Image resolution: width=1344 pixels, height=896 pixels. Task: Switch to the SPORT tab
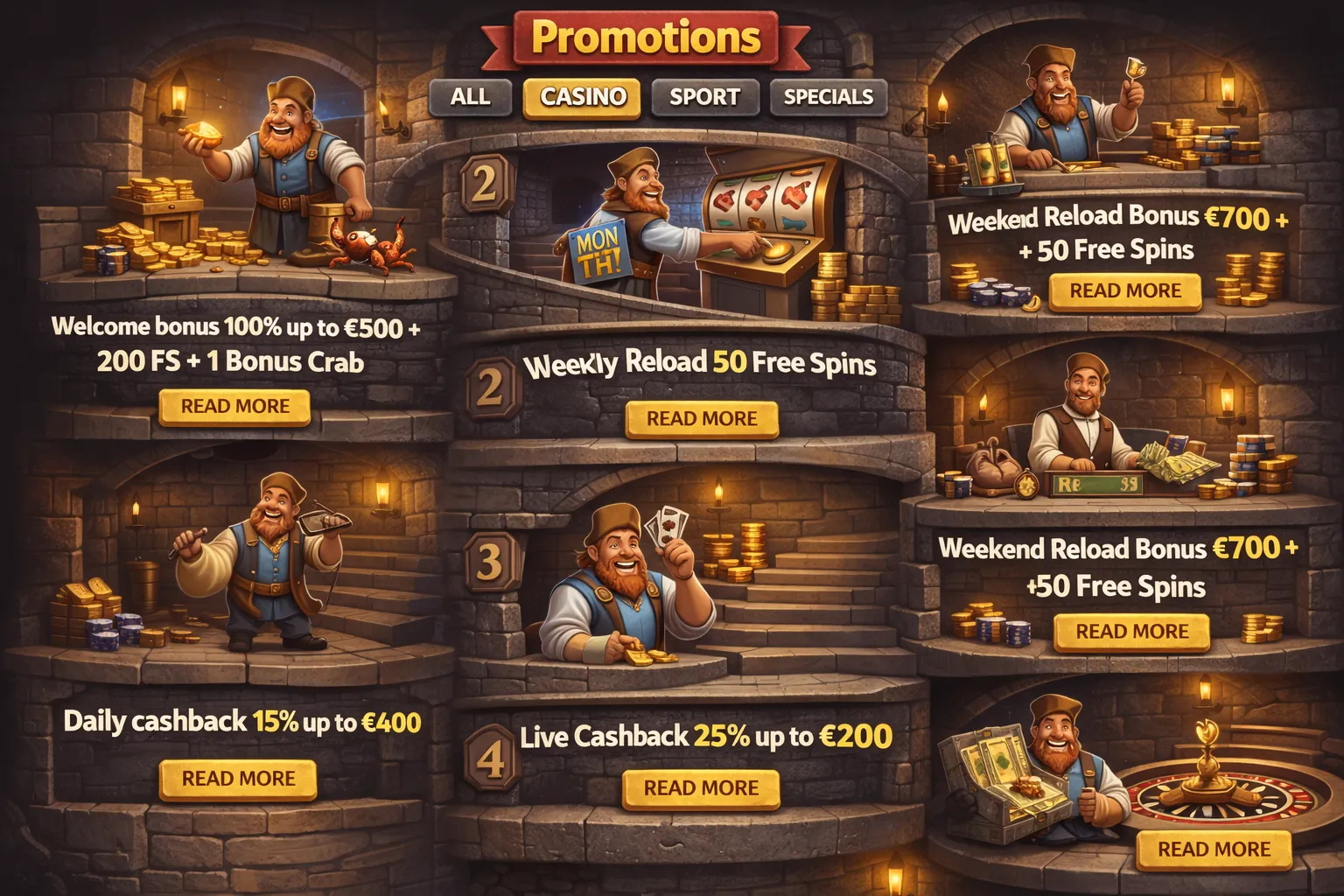pyautogui.click(x=704, y=99)
